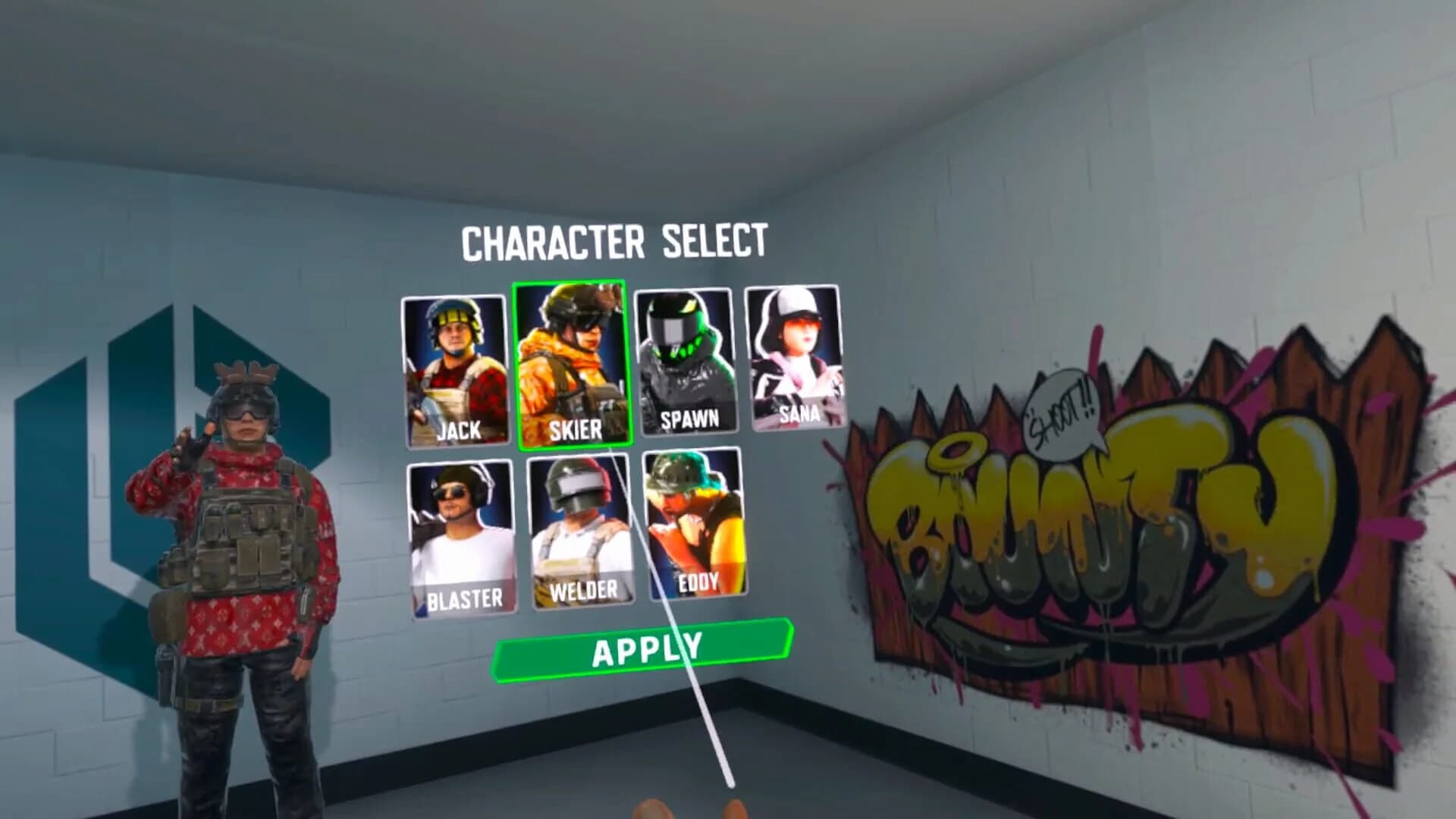Select the Spawn character portrait
The width and height of the screenshot is (1456, 819).
click(686, 356)
